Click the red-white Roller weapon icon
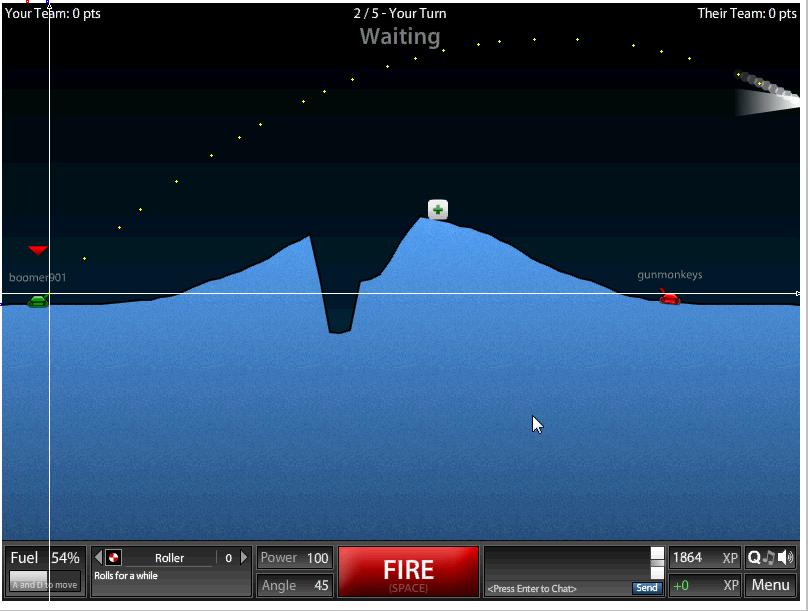 click(114, 558)
